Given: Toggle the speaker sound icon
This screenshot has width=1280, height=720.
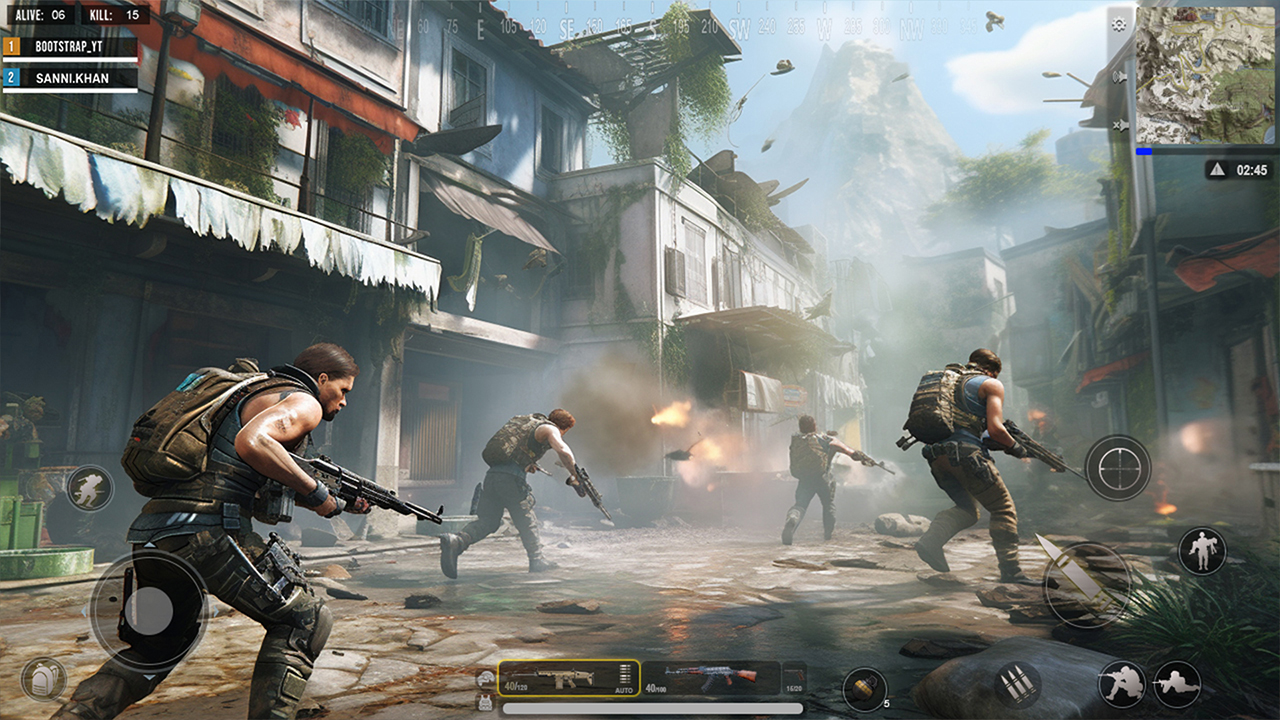Looking at the screenshot, I should click(x=1119, y=76).
